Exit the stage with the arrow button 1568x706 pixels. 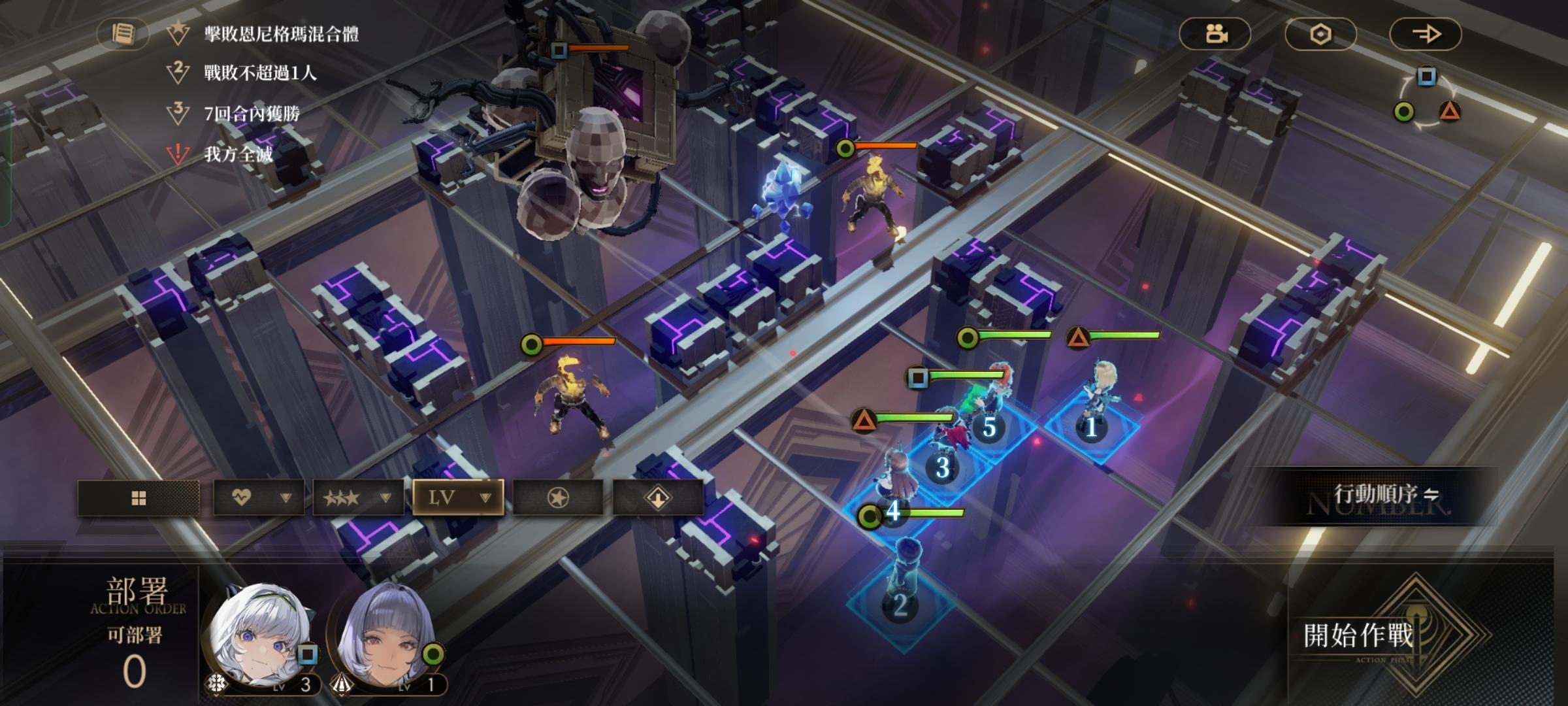(1425, 34)
